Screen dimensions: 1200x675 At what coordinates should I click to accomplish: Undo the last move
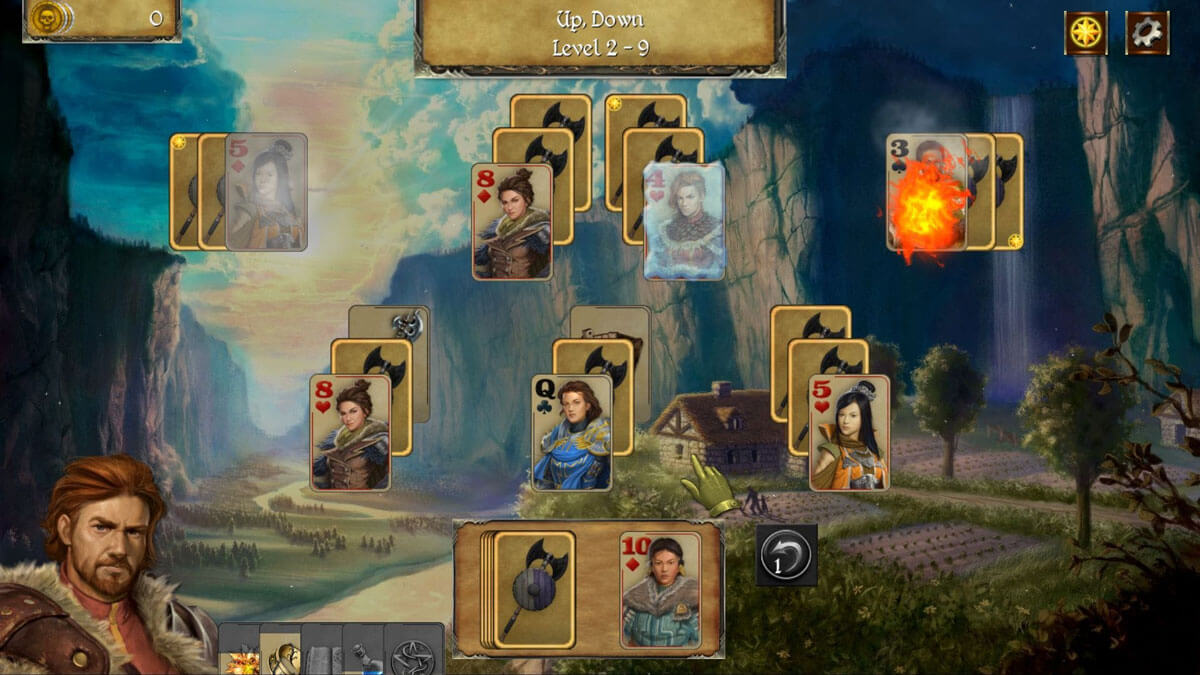point(786,555)
